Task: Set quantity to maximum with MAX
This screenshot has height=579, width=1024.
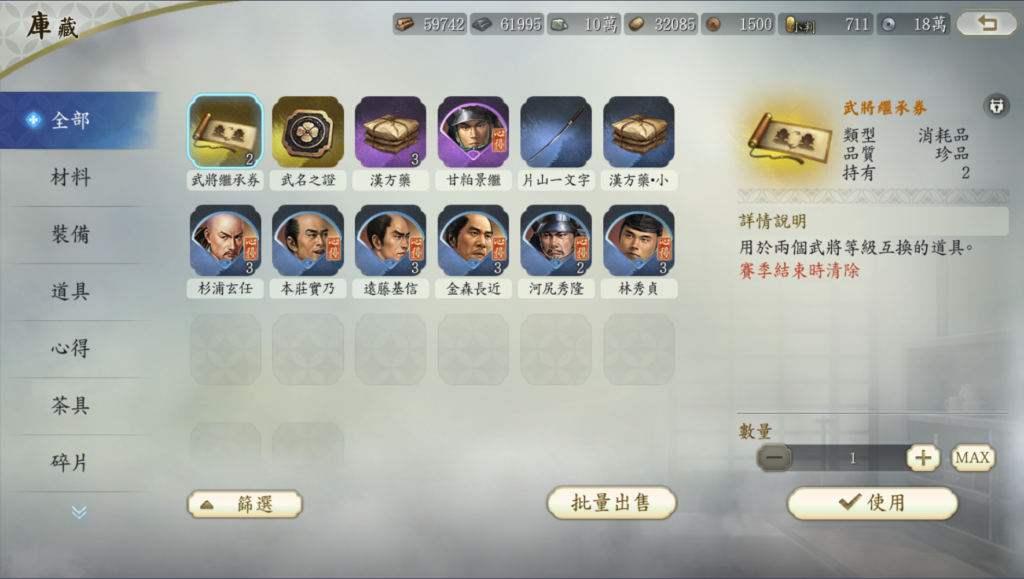Action: pos(972,458)
